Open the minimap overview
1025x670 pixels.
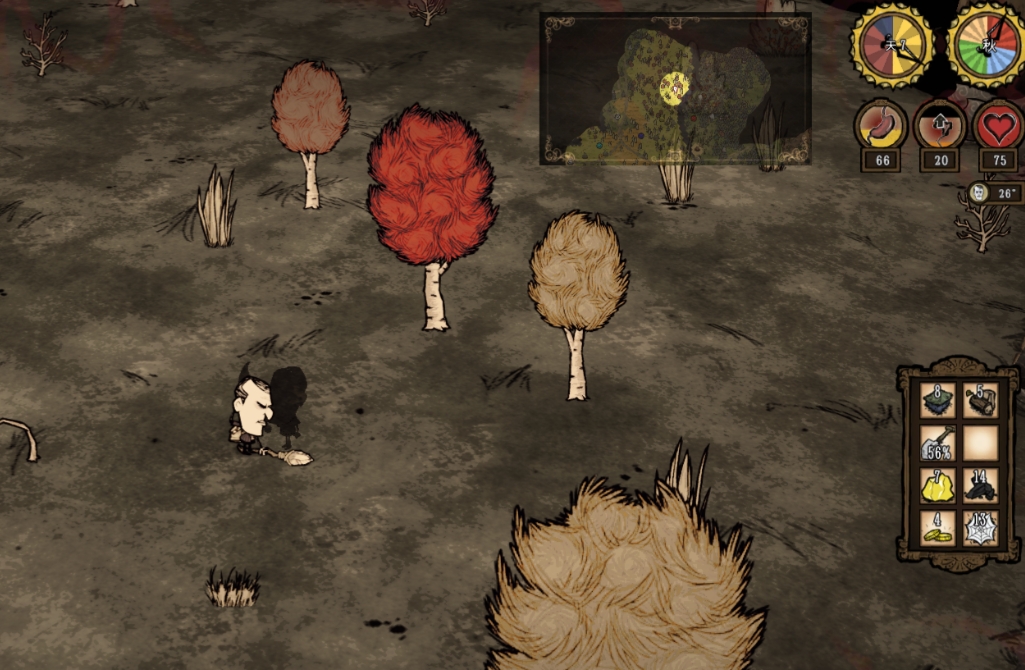(675, 88)
